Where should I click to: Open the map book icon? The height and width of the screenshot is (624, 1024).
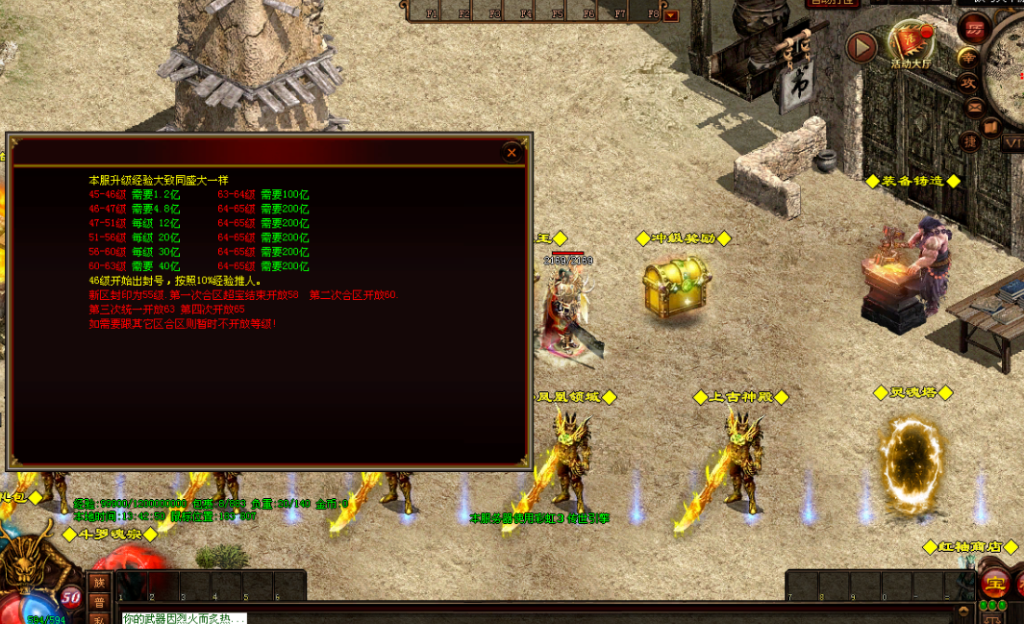(991, 127)
